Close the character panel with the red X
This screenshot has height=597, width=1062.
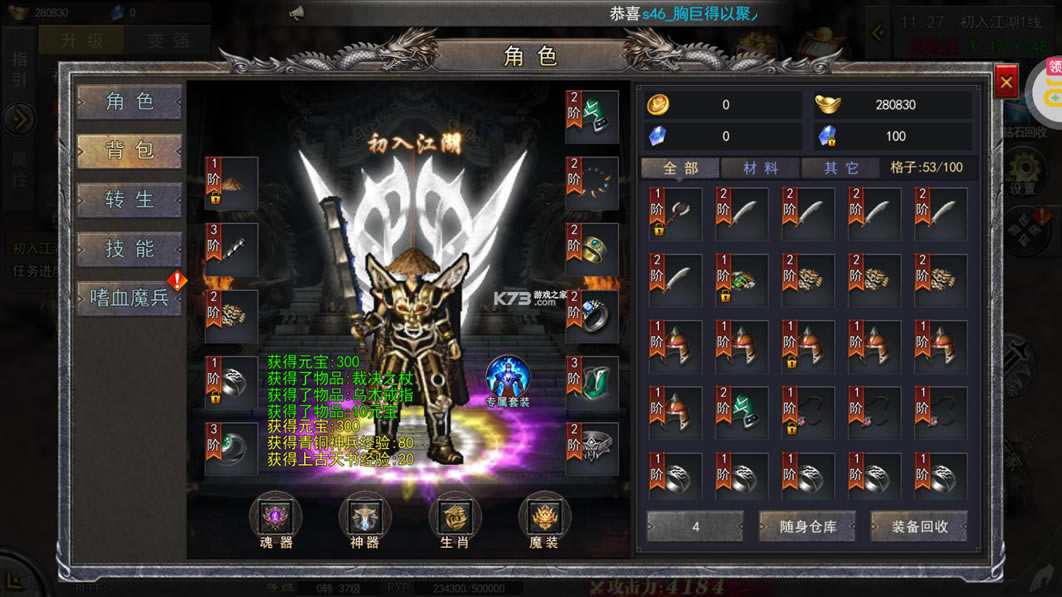coord(1006,81)
